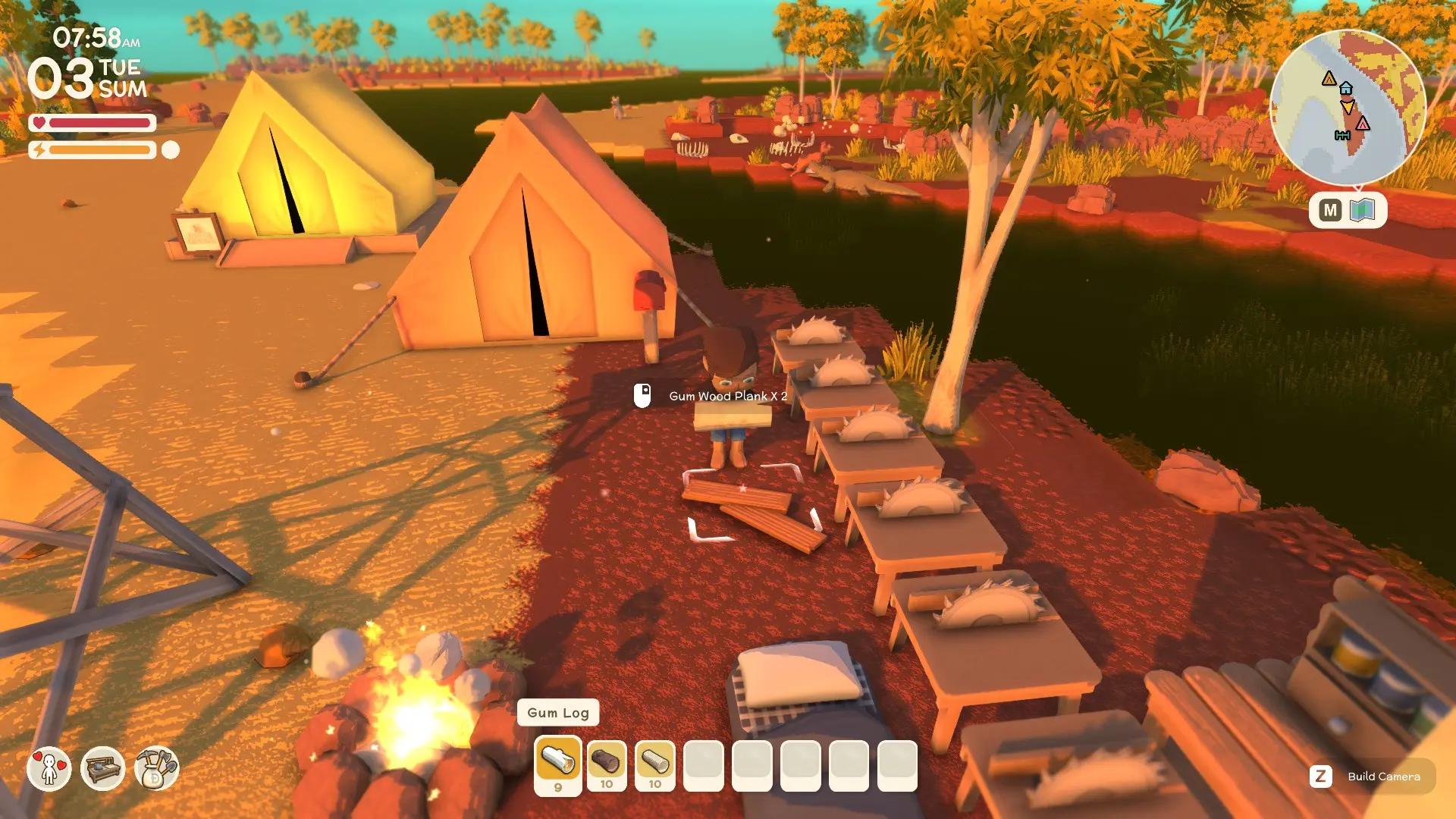Click the blue house marker on minimap
This screenshot has height=819, width=1456.
point(1346,88)
